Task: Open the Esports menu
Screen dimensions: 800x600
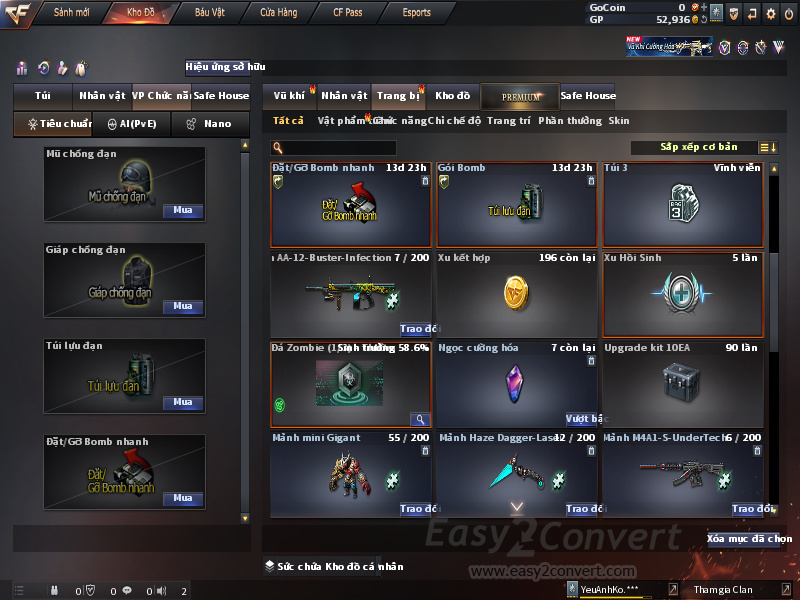Action: (416, 13)
